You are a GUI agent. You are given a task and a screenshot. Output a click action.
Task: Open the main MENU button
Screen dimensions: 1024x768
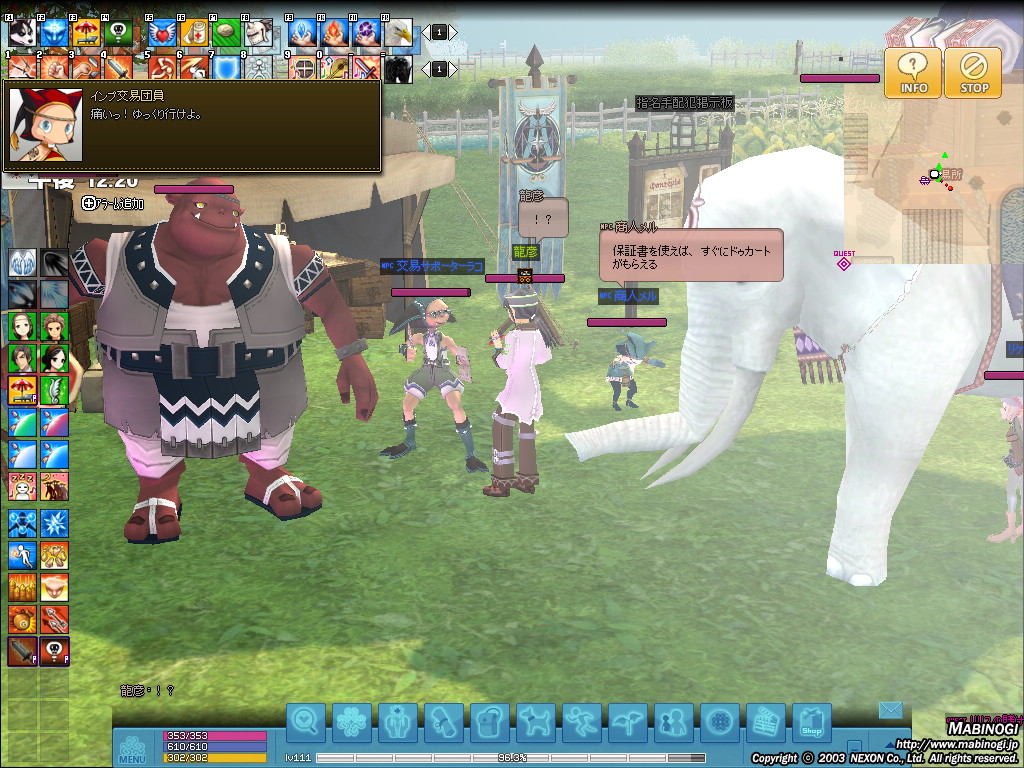pyautogui.click(x=133, y=748)
